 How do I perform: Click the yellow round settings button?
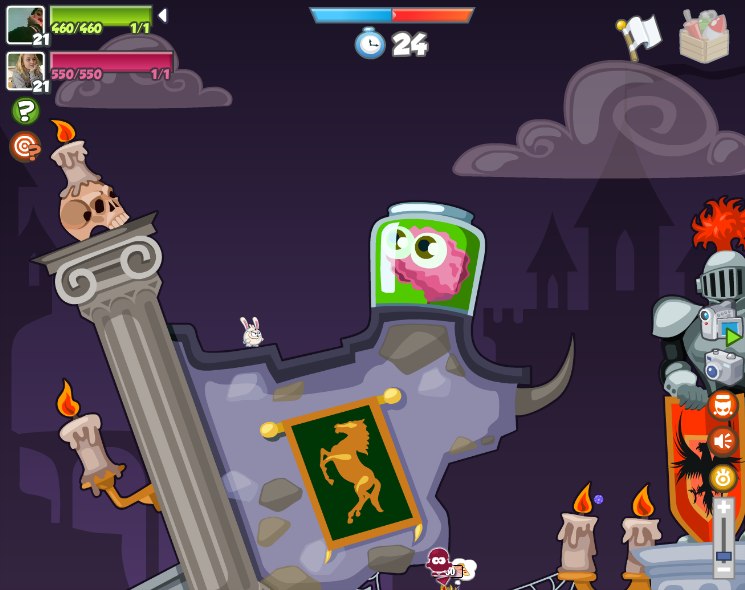[722, 478]
